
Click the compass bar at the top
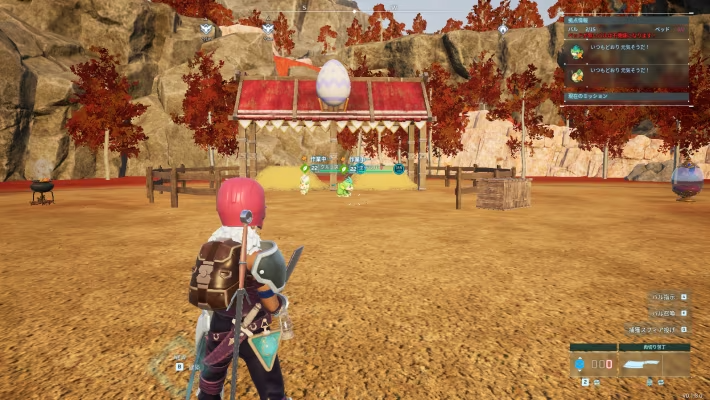[x=355, y=8]
